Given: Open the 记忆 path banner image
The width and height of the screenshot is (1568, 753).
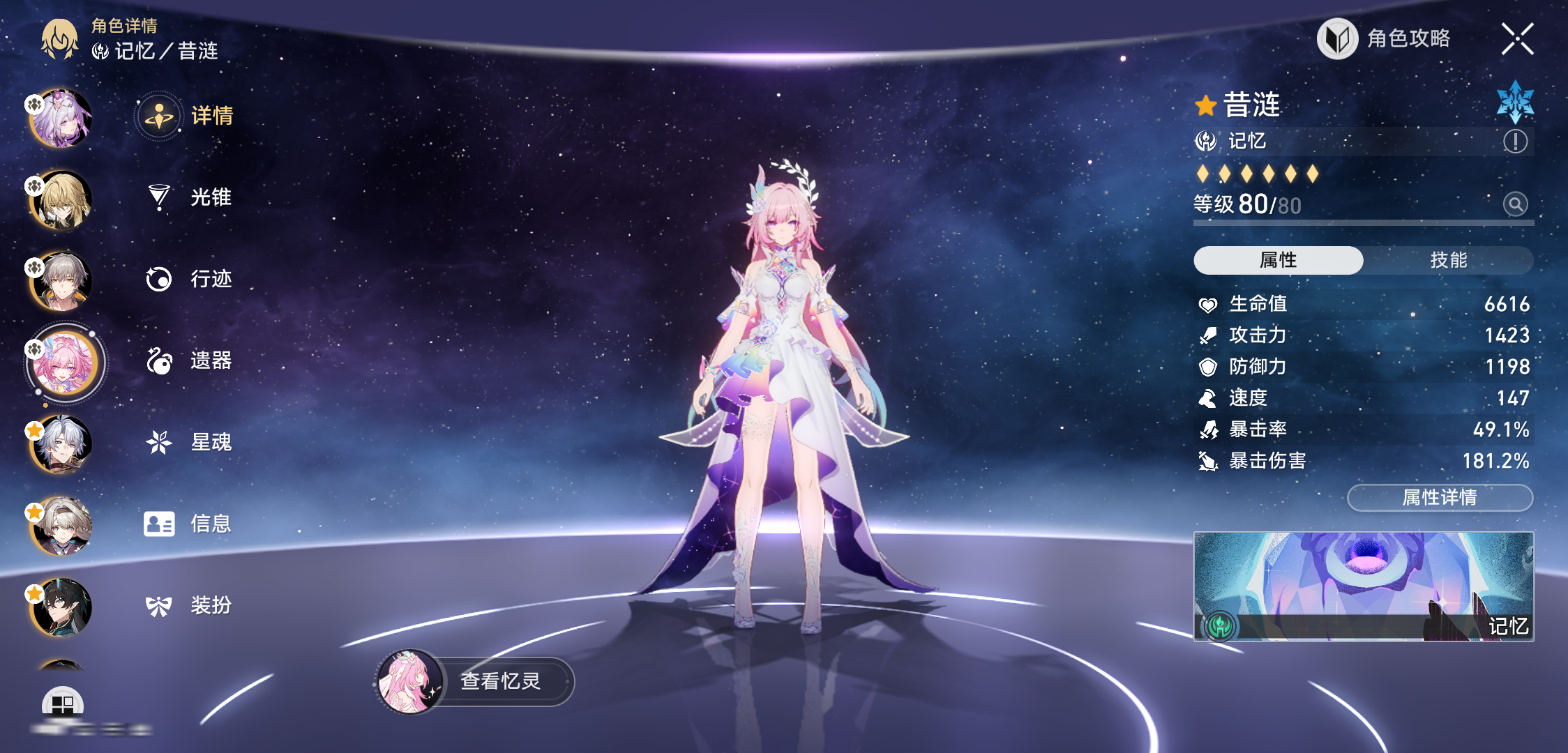Looking at the screenshot, I should [1363, 586].
